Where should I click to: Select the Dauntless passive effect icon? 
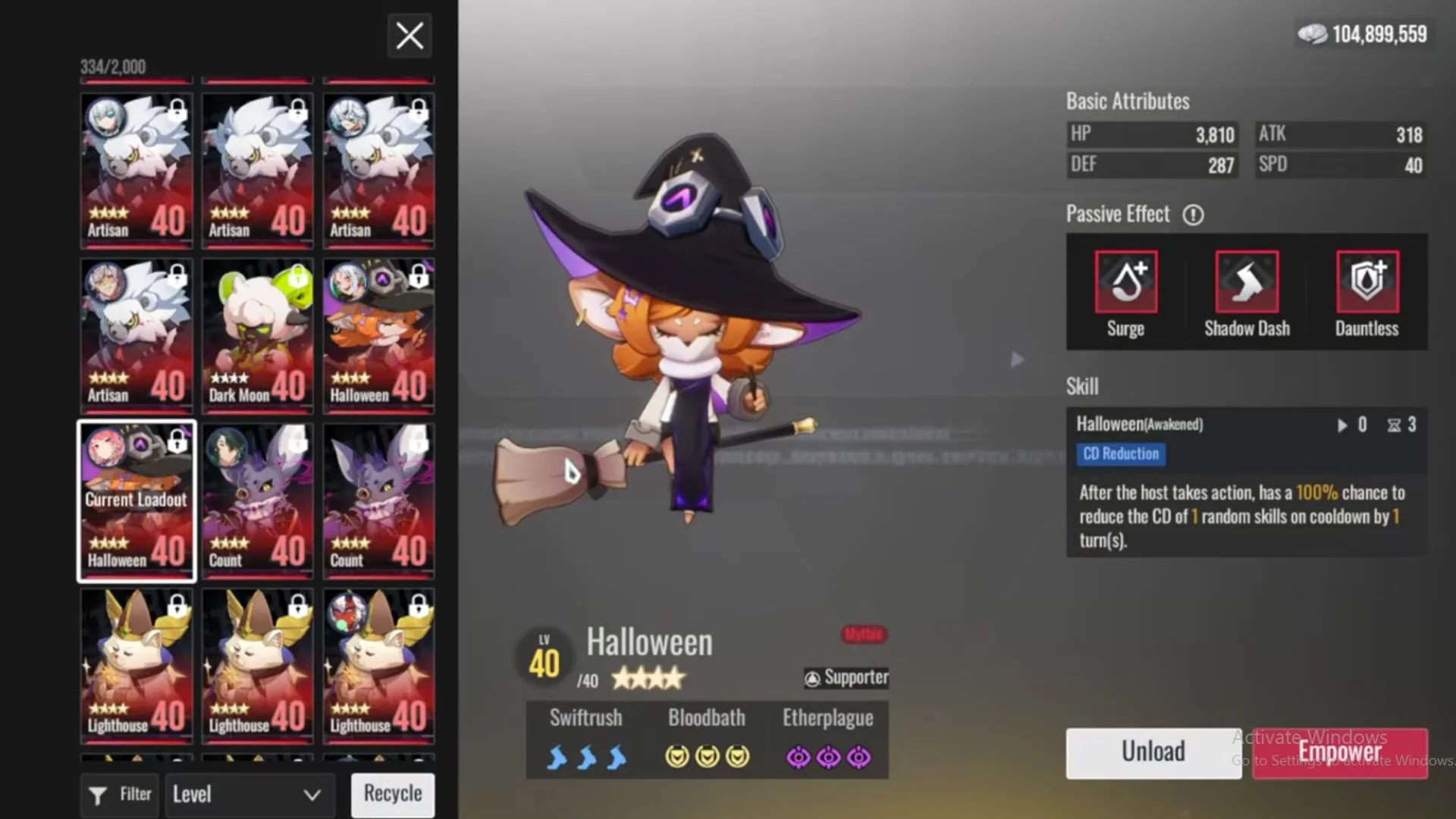tap(1367, 281)
